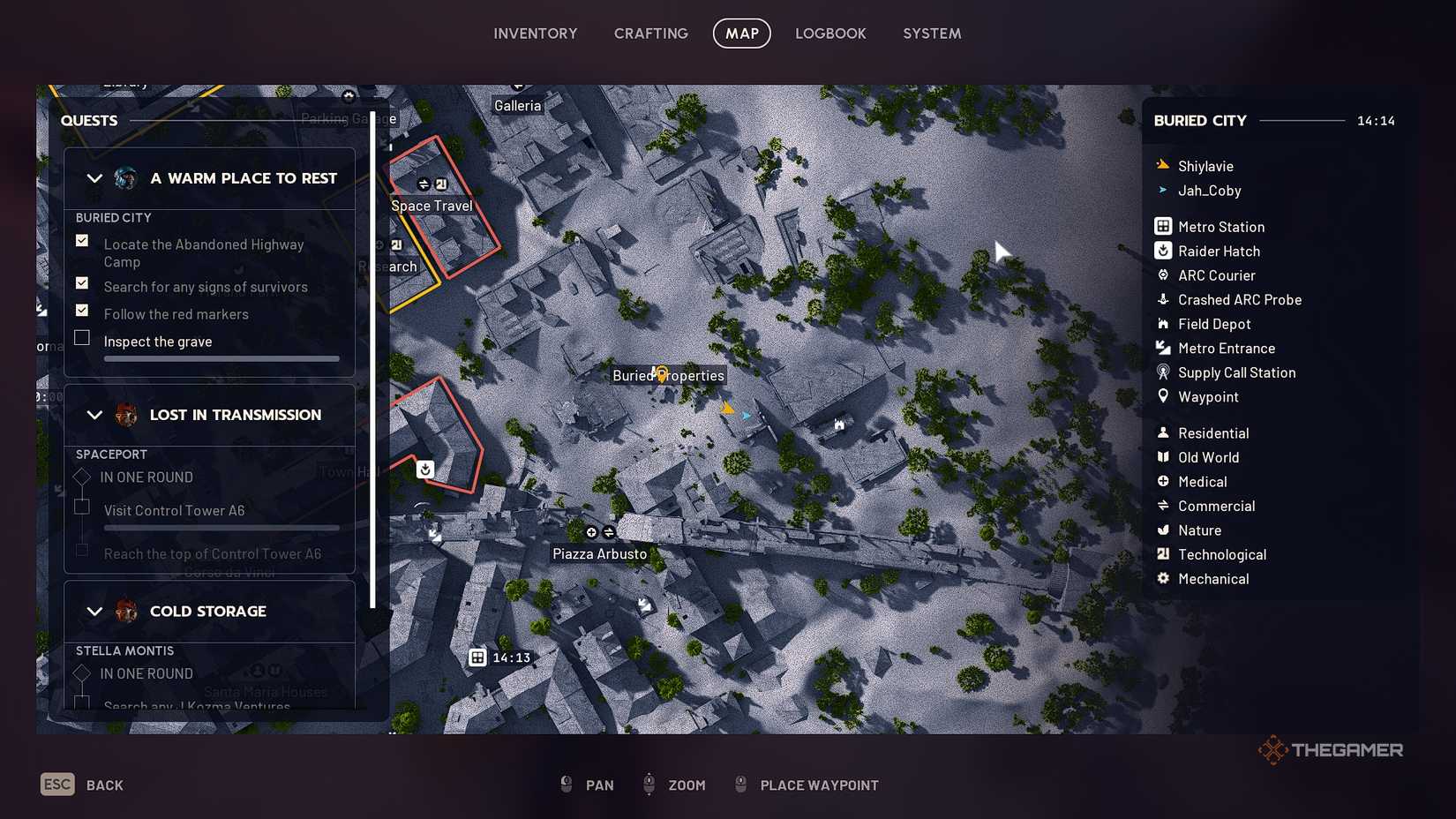Image resolution: width=1456 pixels, height=819 pixels.
Task: Open the Logbook menu
Action: coord(830,33)
